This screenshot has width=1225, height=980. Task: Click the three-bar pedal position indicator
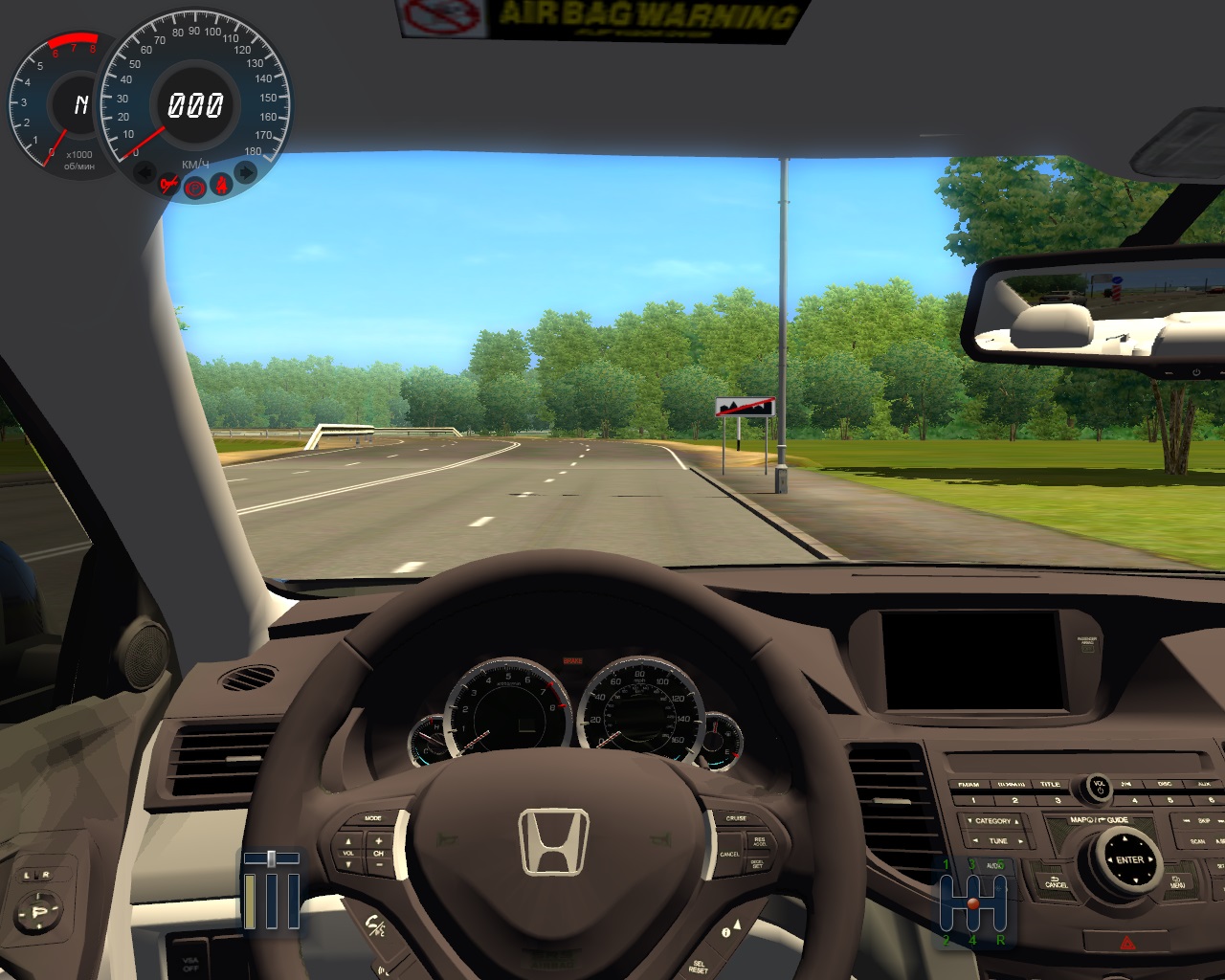[271, 890]
